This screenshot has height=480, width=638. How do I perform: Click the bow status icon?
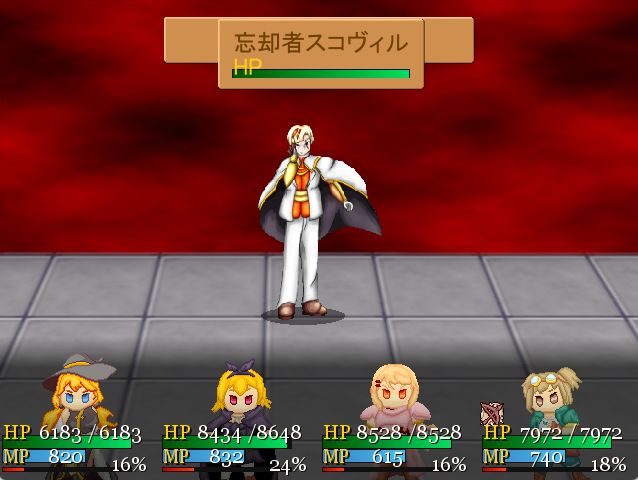tap(492, 412)
